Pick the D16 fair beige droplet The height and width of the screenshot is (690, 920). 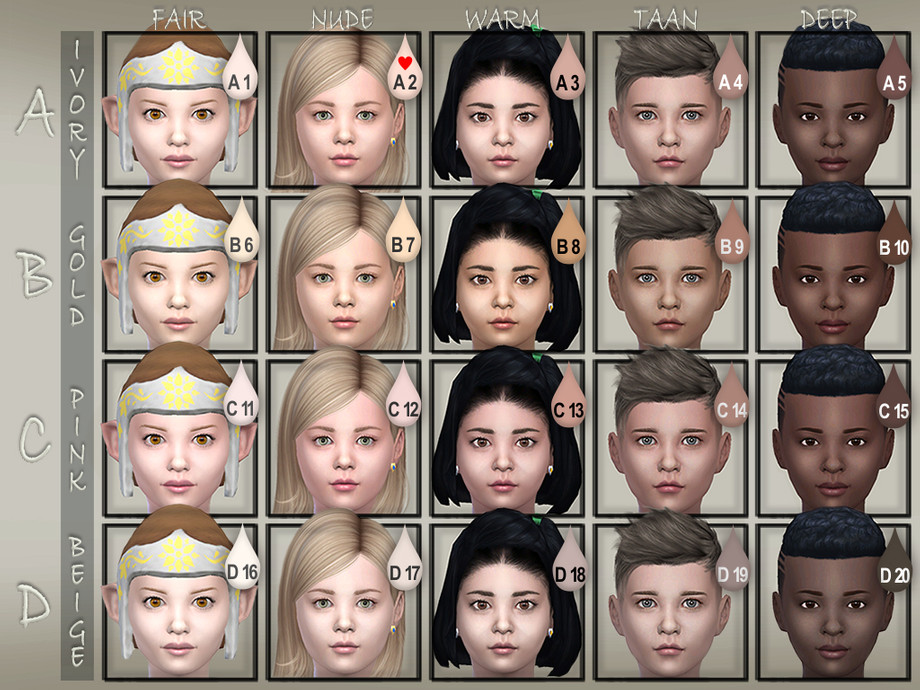pyautogui.click(x=241, y=562)
